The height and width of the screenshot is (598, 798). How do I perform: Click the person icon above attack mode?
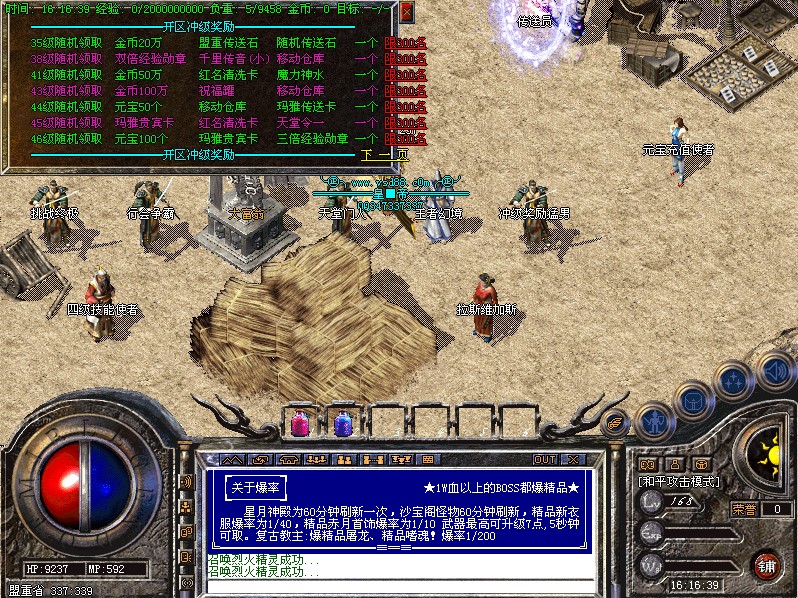[674, 464]
